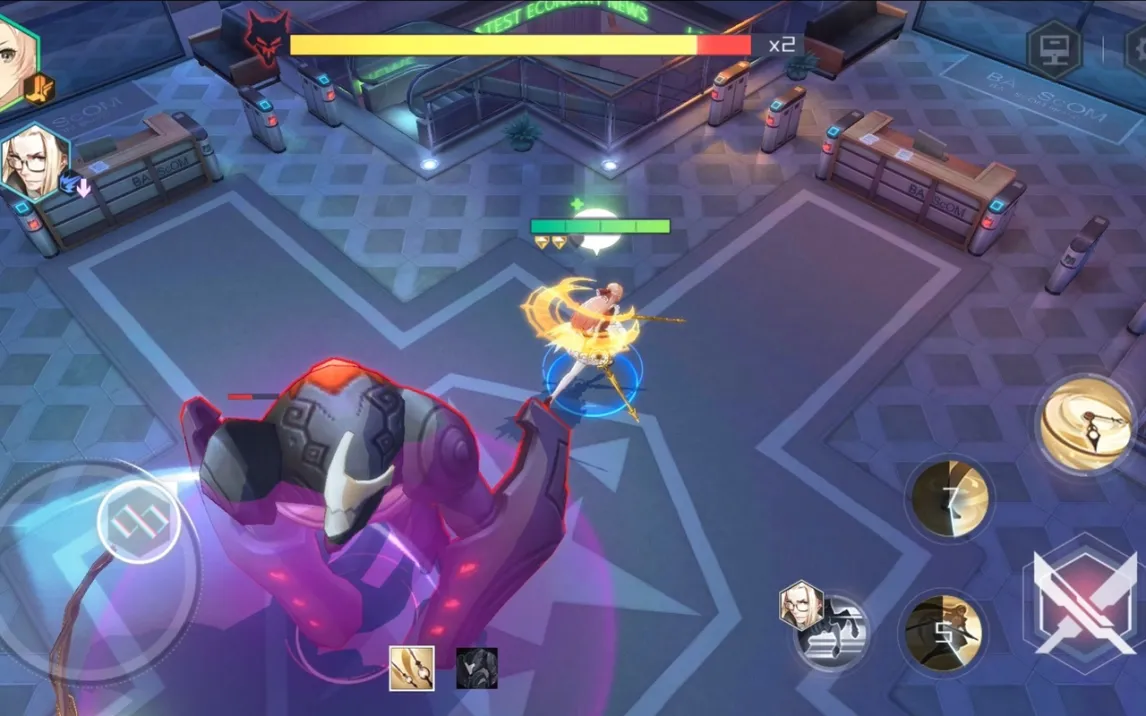
Task: Activate the golden clock ultimate skill
Action: point(1085,424)
